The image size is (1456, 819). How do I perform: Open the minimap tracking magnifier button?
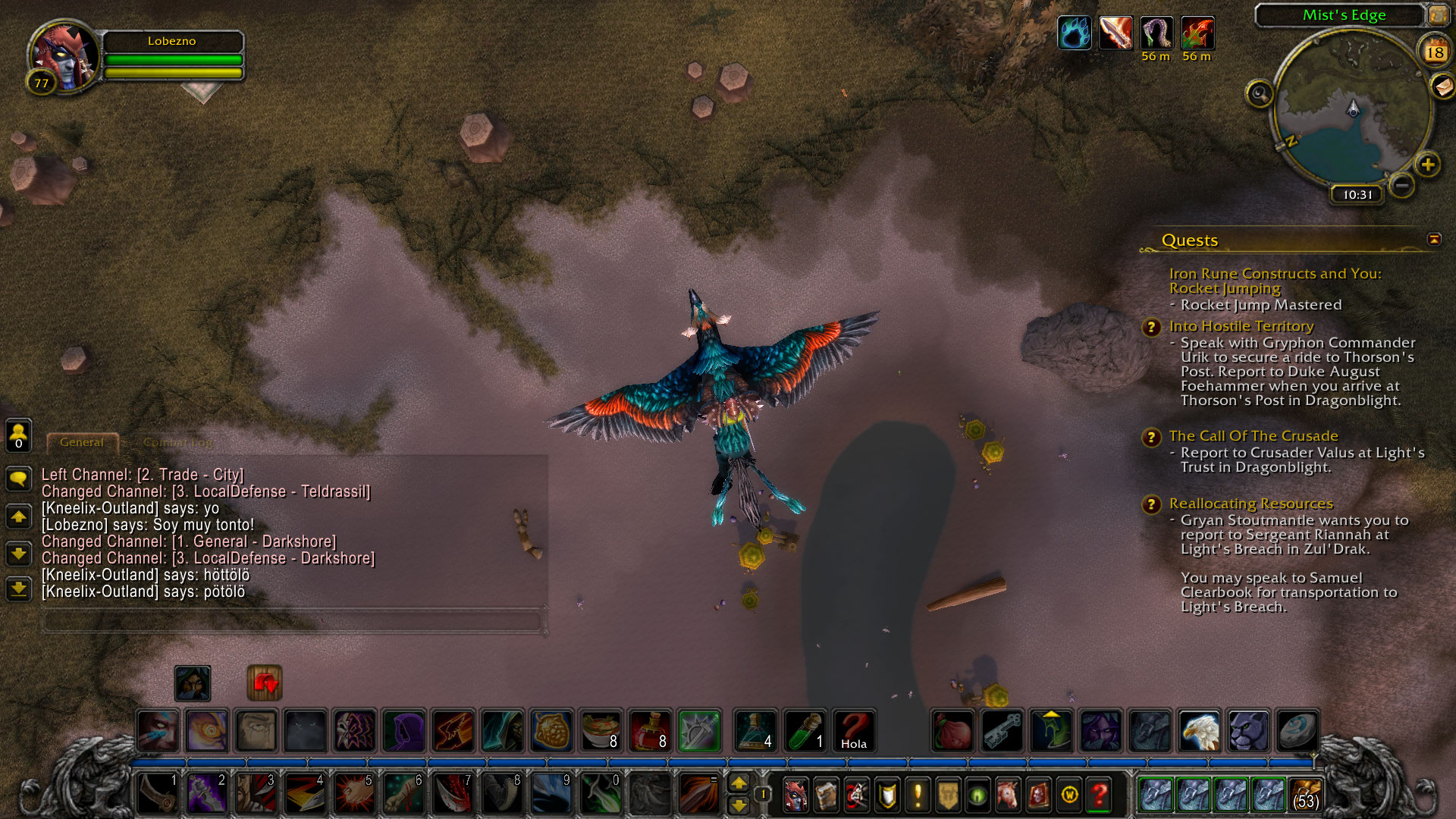pos(1260,94)
